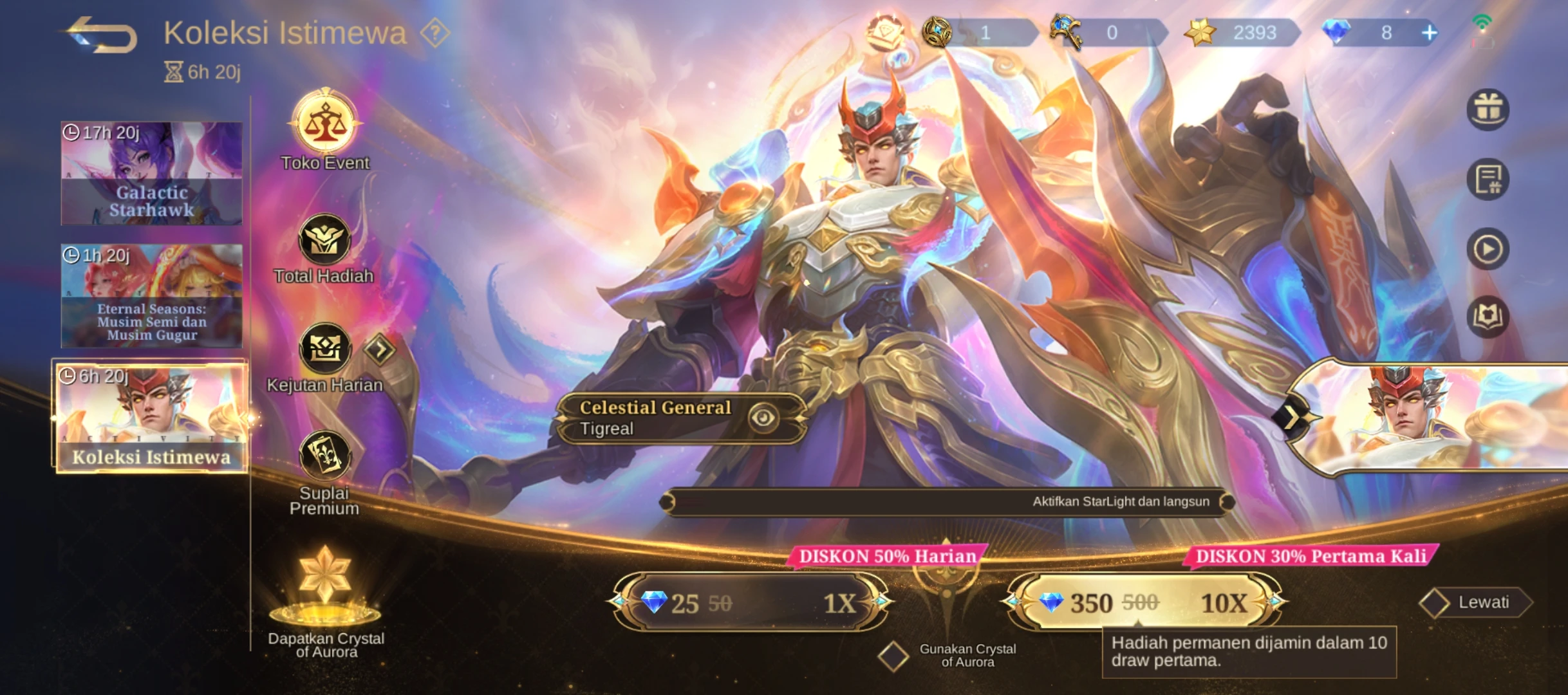Viewport: 1568px width, 695px height.
Task: Switch to Eternal Seasons event tab
Action: pyautogui.click(x=152, y=295)
